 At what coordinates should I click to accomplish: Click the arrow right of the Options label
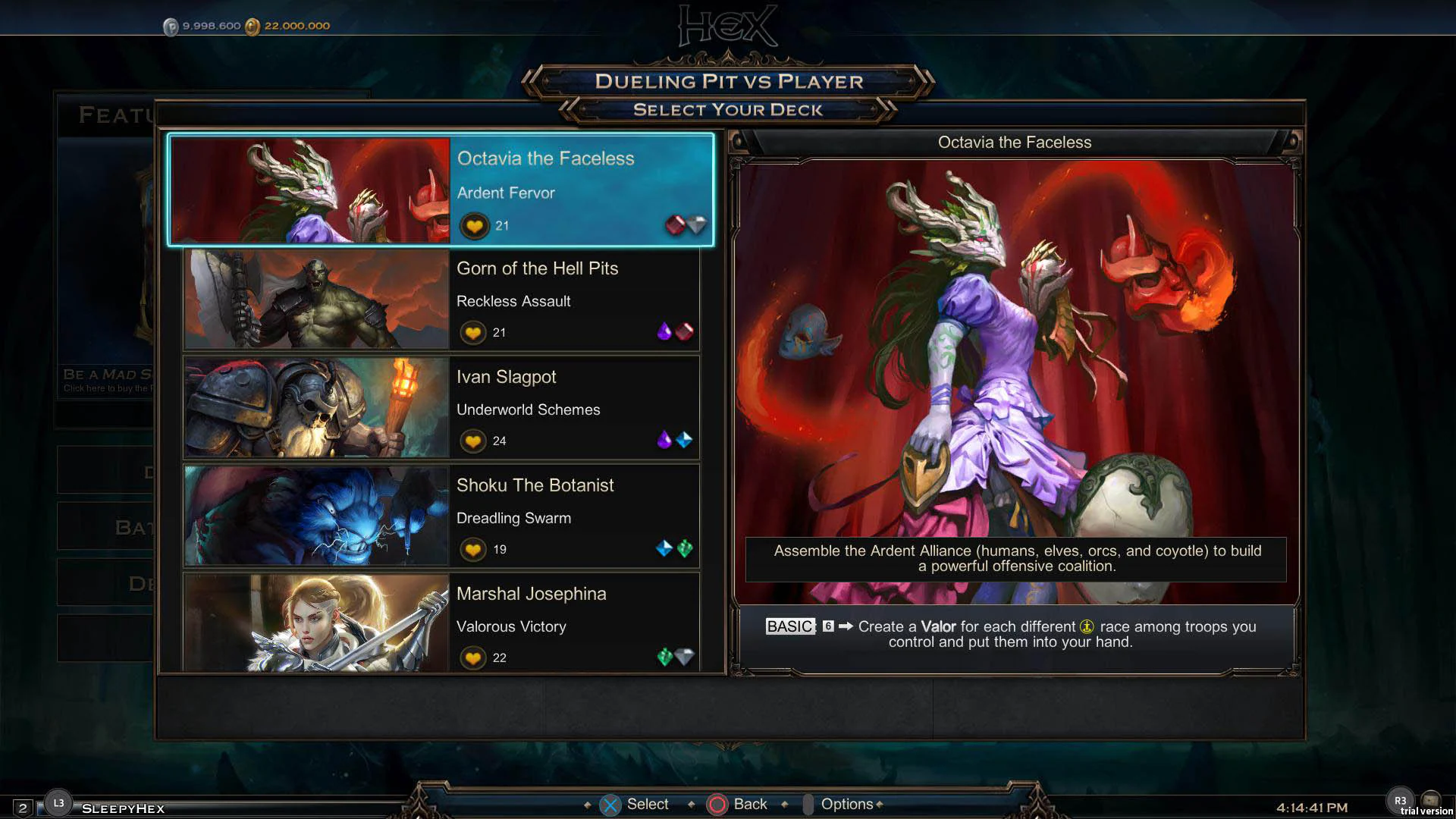tap(881, 804)
